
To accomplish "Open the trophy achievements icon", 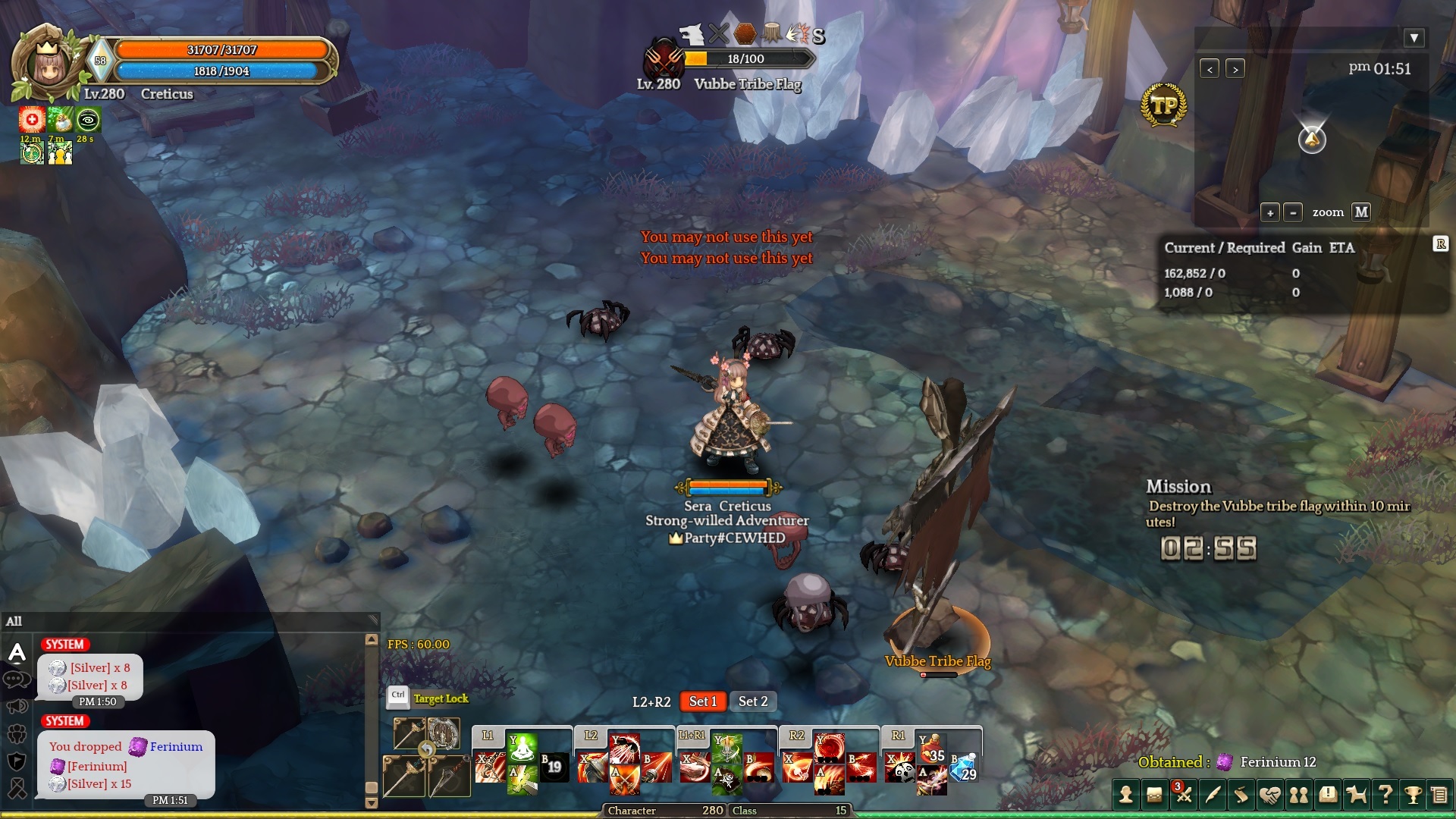I will tap(1413, 795).
